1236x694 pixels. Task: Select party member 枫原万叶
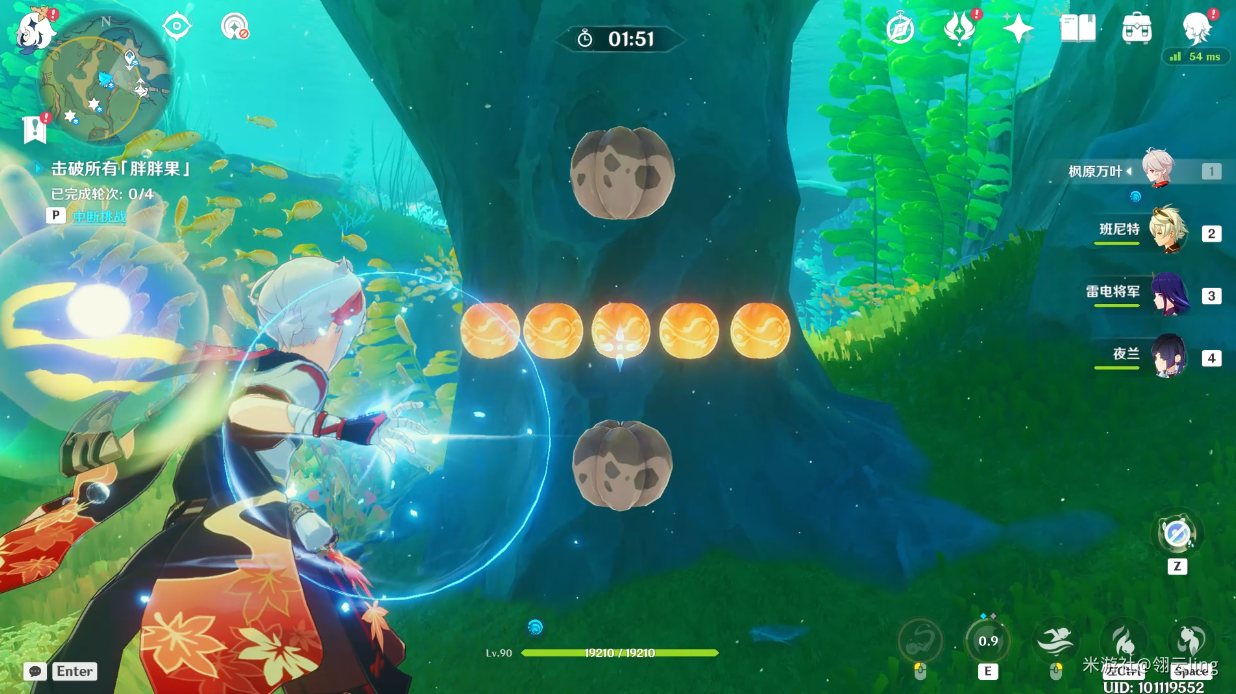1161,172
